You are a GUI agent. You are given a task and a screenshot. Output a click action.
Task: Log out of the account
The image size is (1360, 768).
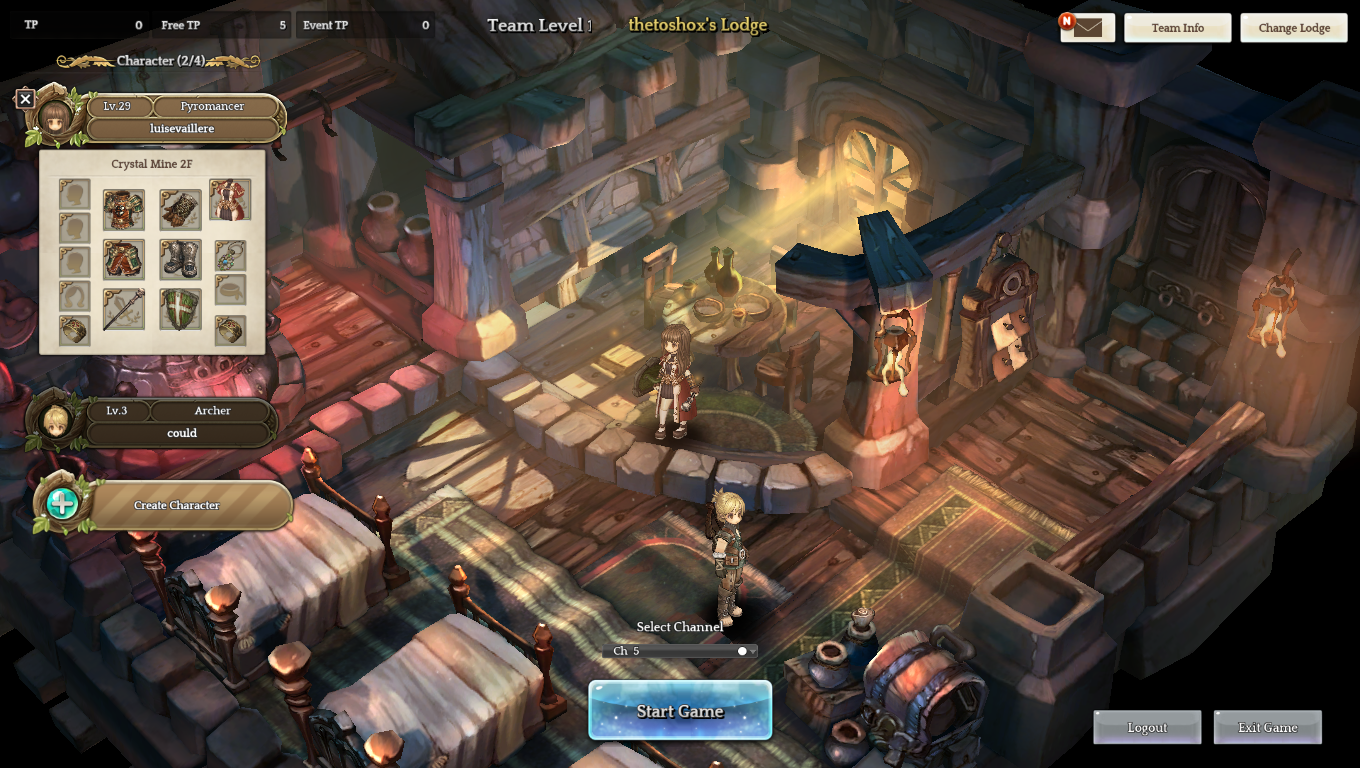[1147, 727]
